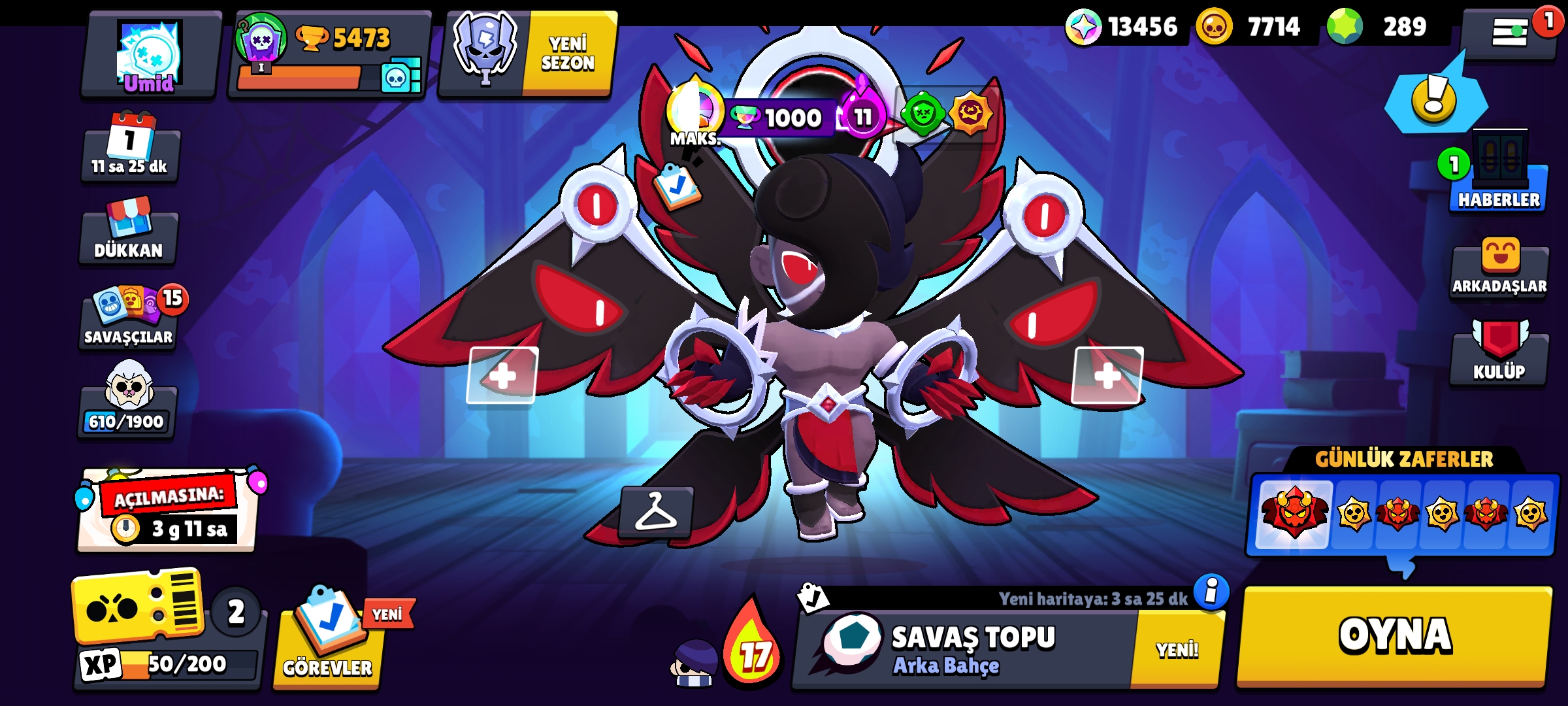Image resolution: width=1568 pixels, height=706 pixels.
Task: Open the Arkadaşlar friends list
Action: 1499,271
